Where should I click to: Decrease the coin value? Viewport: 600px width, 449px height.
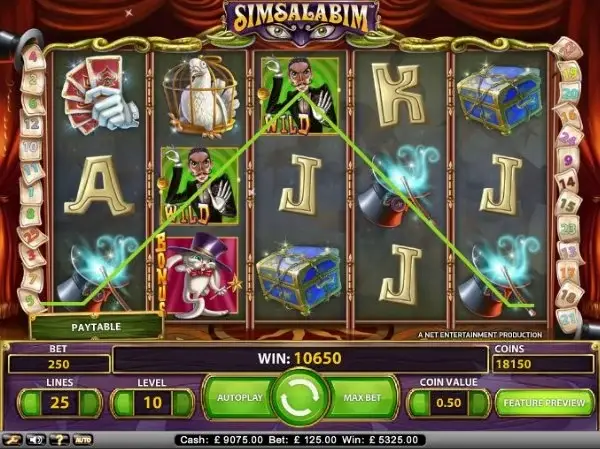click(420, 403)
